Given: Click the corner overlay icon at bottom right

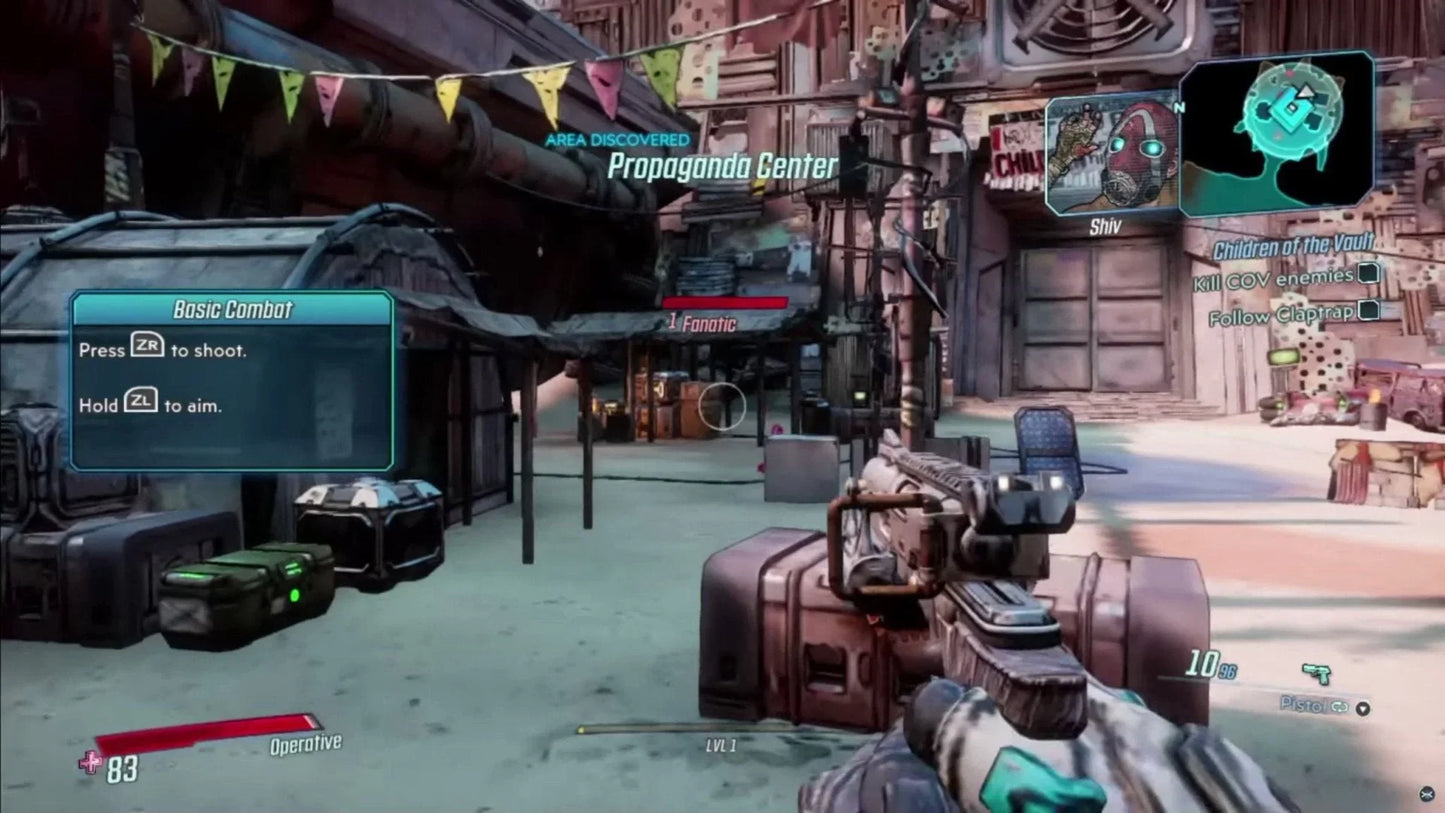Looking at the screenshot, I should coord(1425,794).
